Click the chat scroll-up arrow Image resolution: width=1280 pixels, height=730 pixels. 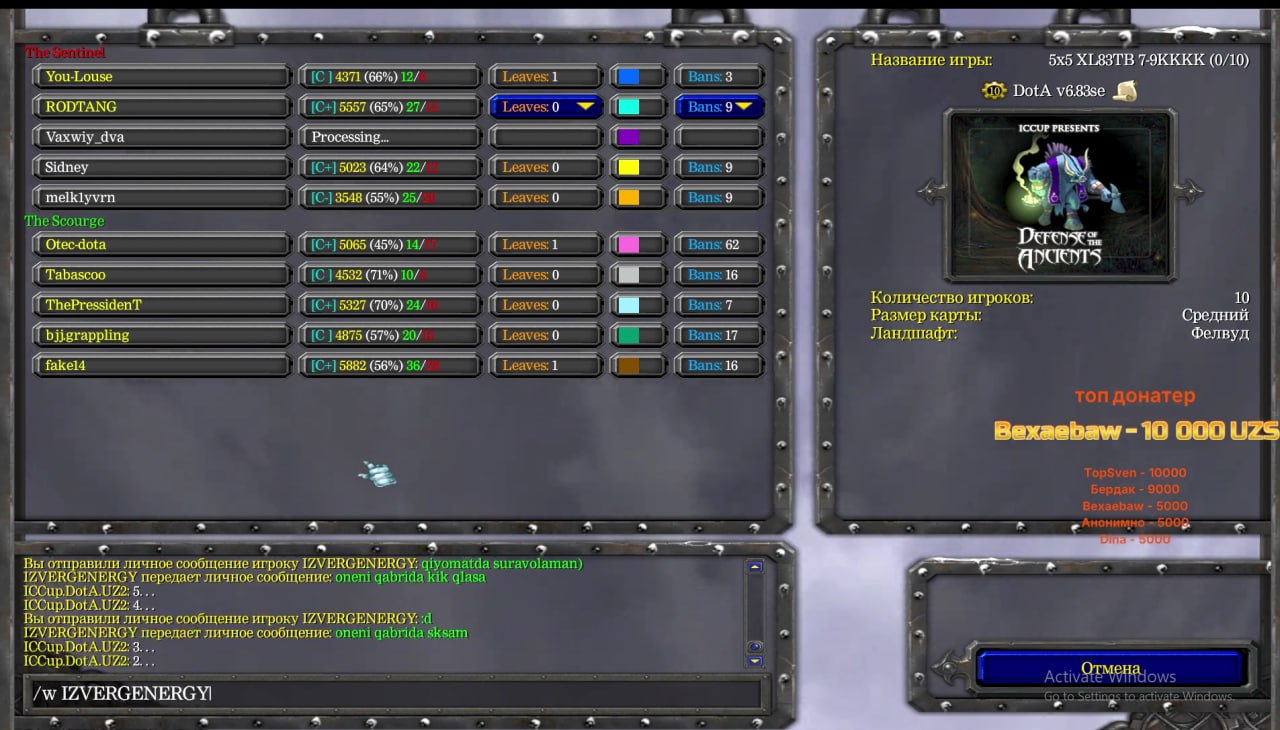point(755,567)
